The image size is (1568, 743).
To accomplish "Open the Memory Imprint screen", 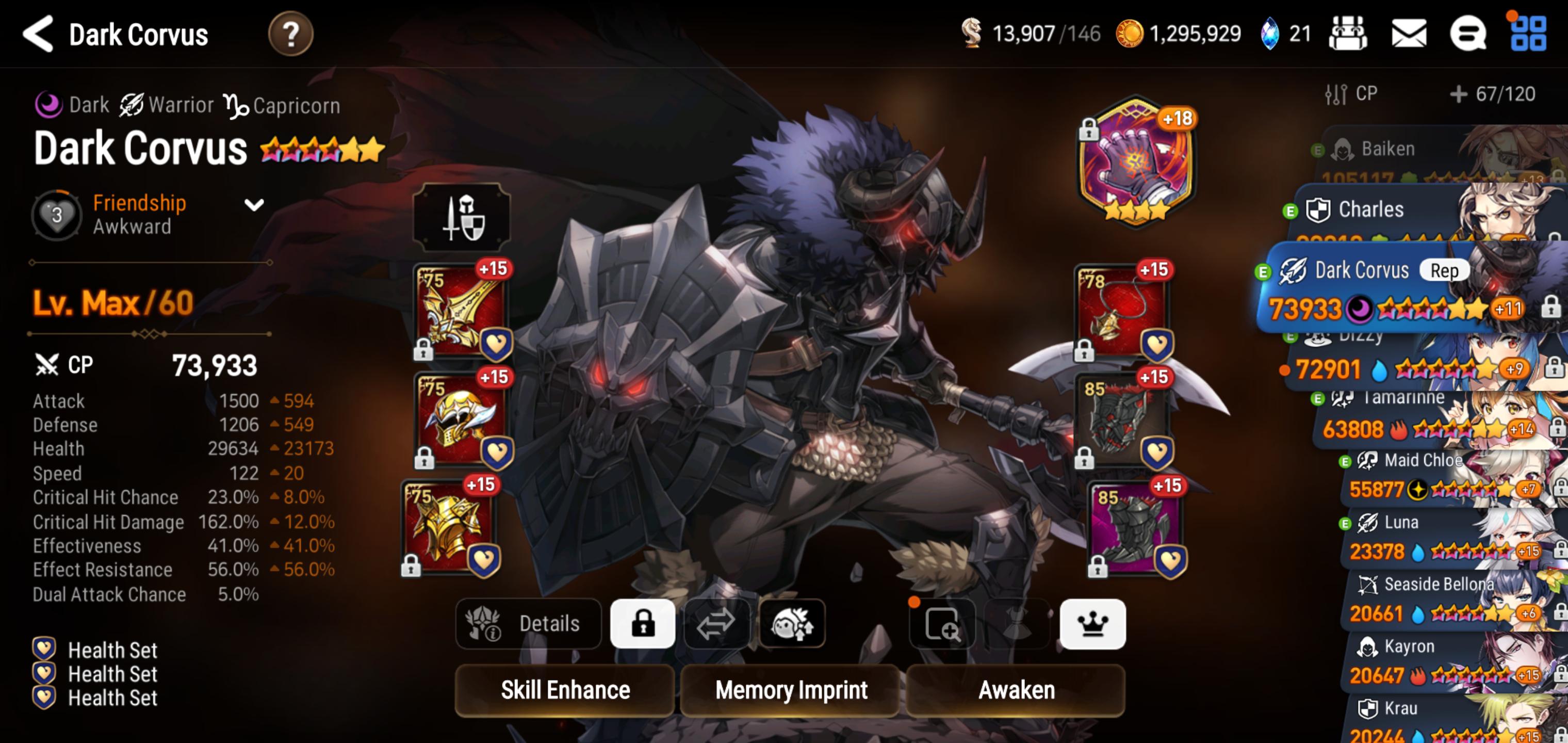I will (791, 690).
